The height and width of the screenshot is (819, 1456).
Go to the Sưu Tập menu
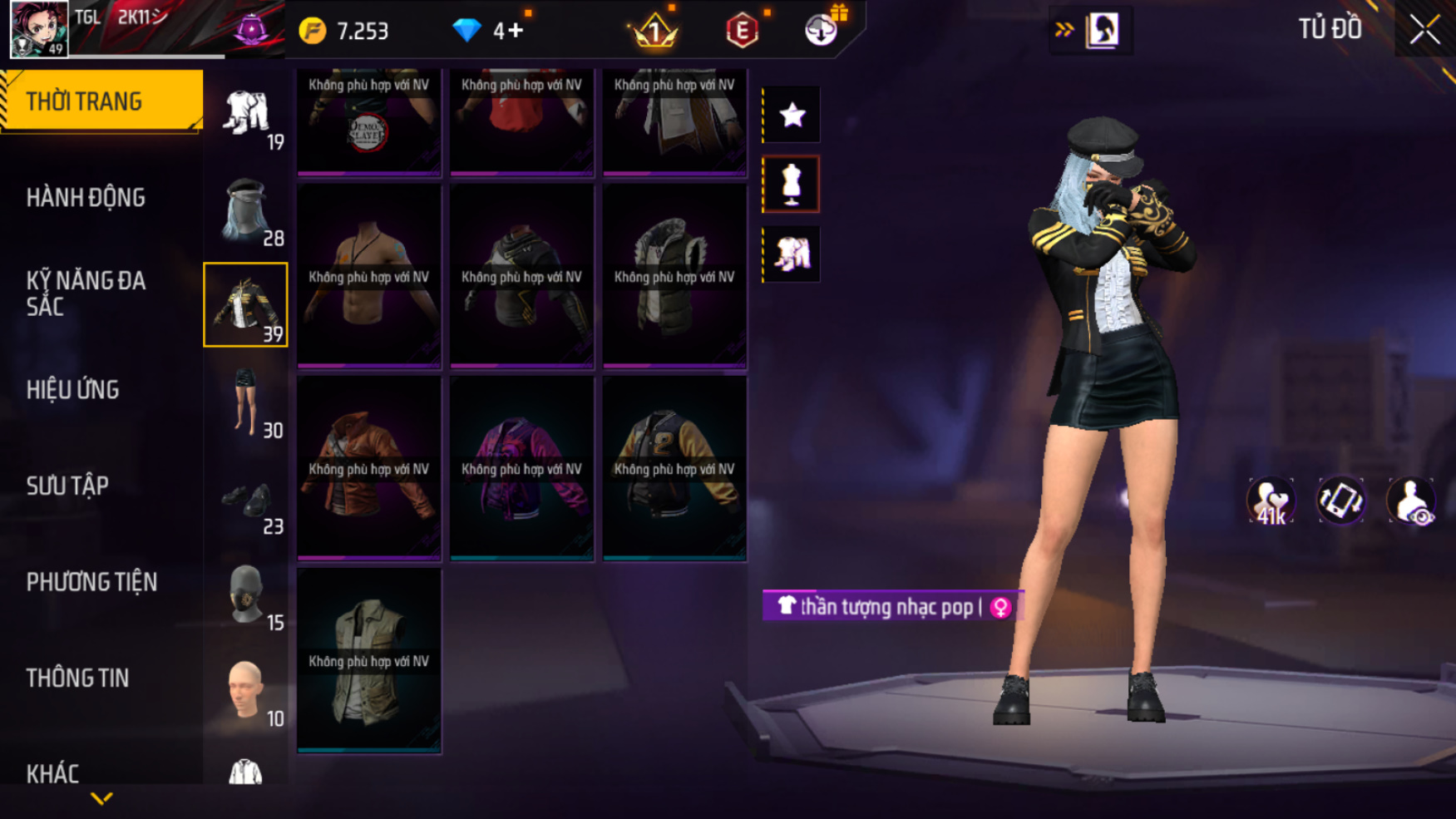[x=67, y=486]
